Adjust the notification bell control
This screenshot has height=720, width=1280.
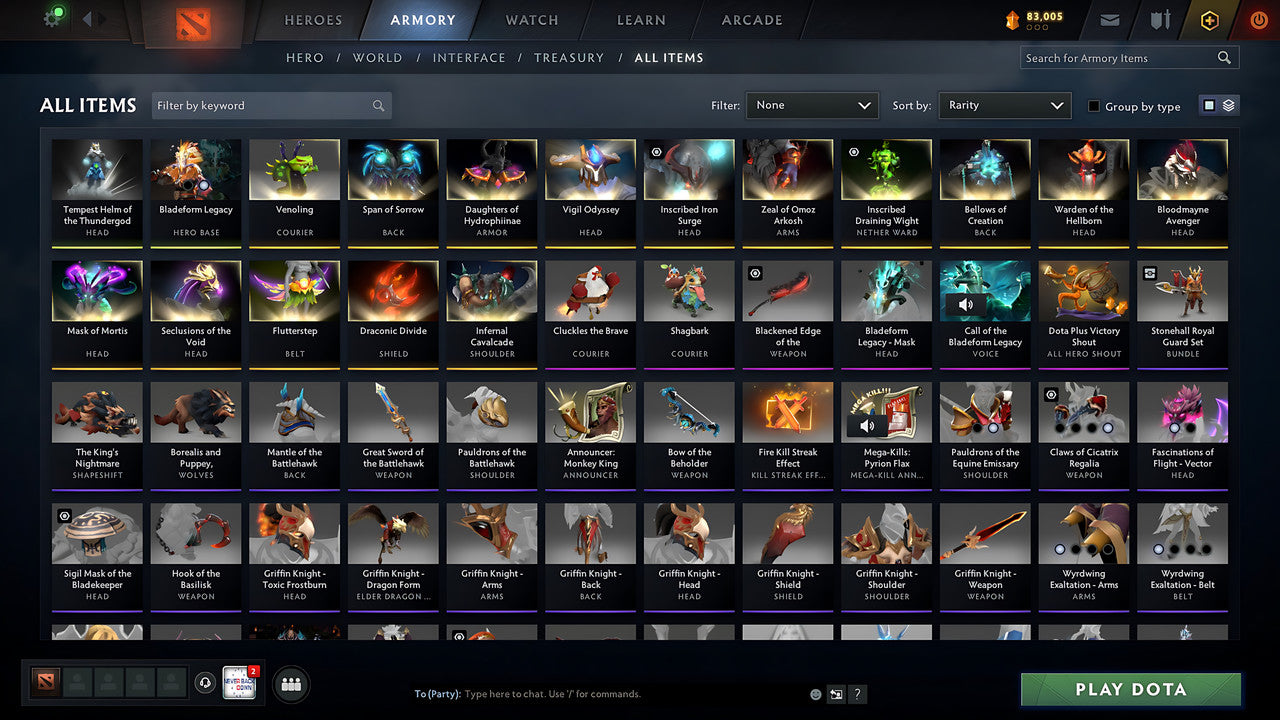pyautogui.click(x=207, y=684)
